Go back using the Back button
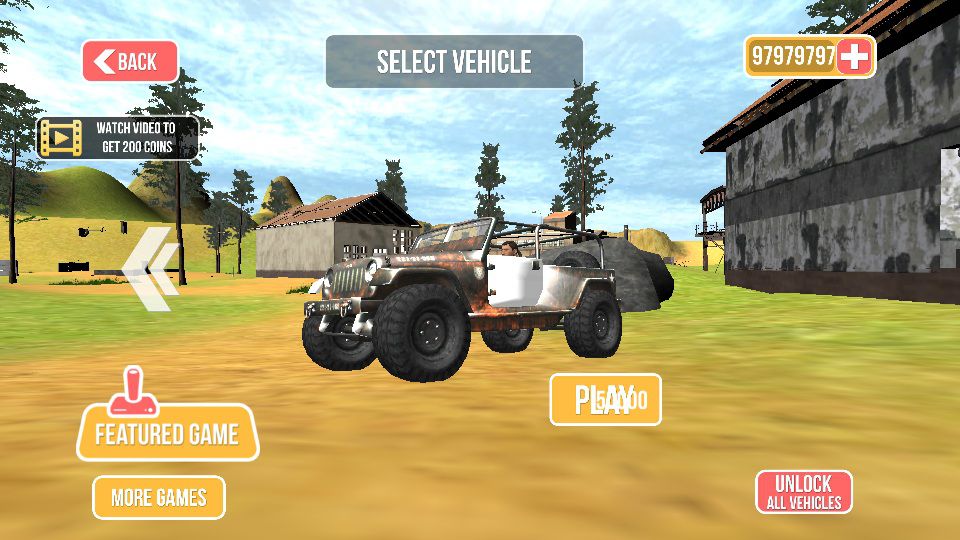The width and height of the screenshot is (960, 540). click(x=130, y=62)
